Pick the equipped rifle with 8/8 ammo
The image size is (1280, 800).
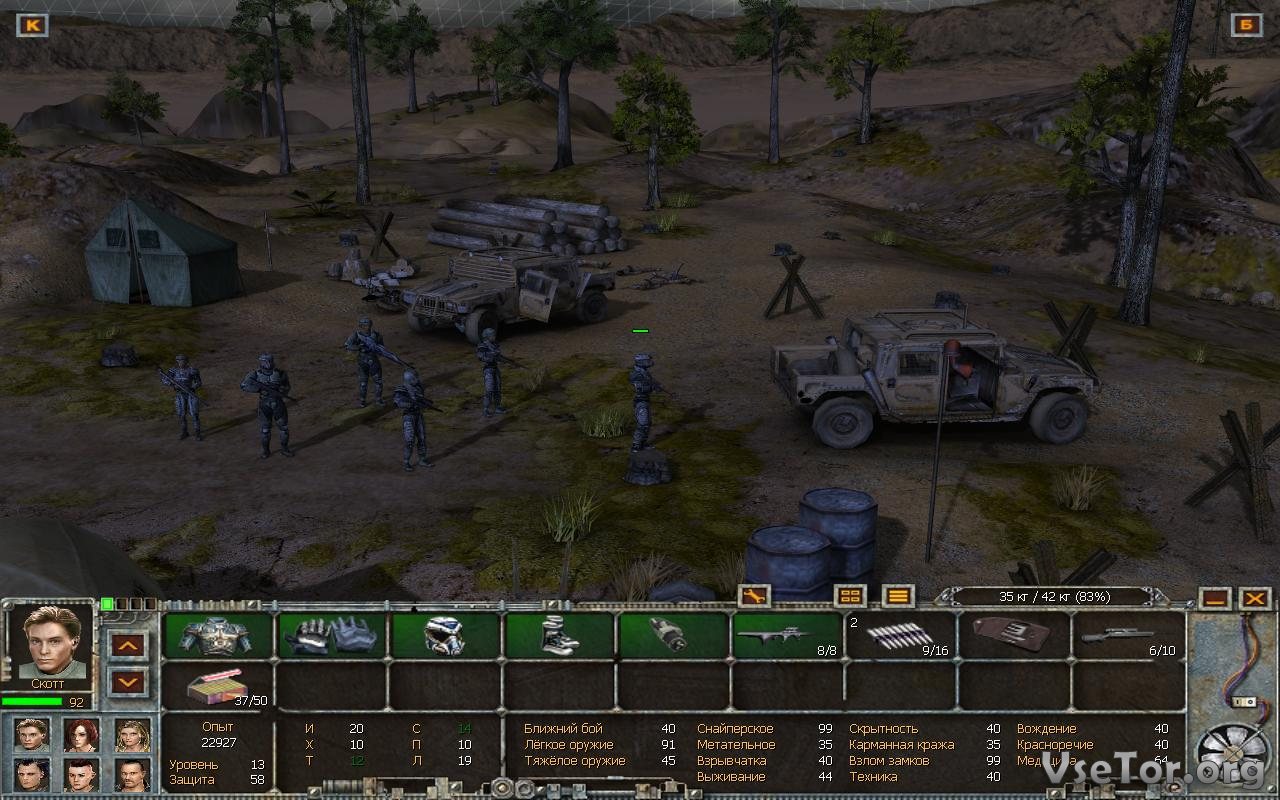tap(787, 635)
